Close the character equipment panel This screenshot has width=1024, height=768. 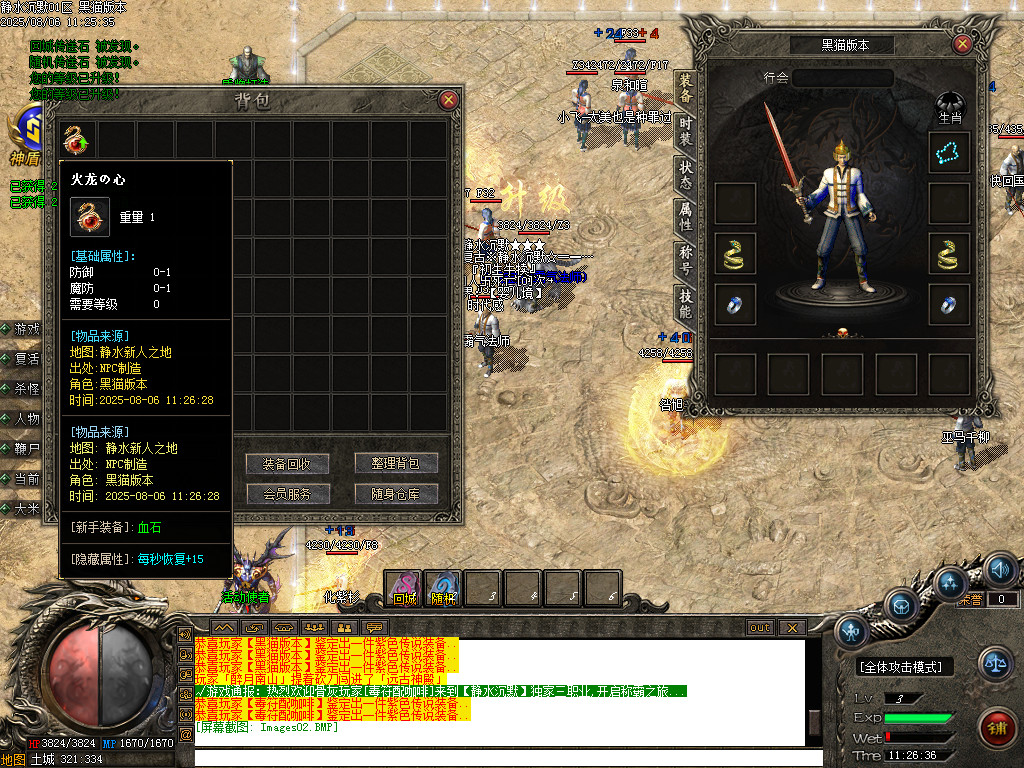tap(962, 44)
